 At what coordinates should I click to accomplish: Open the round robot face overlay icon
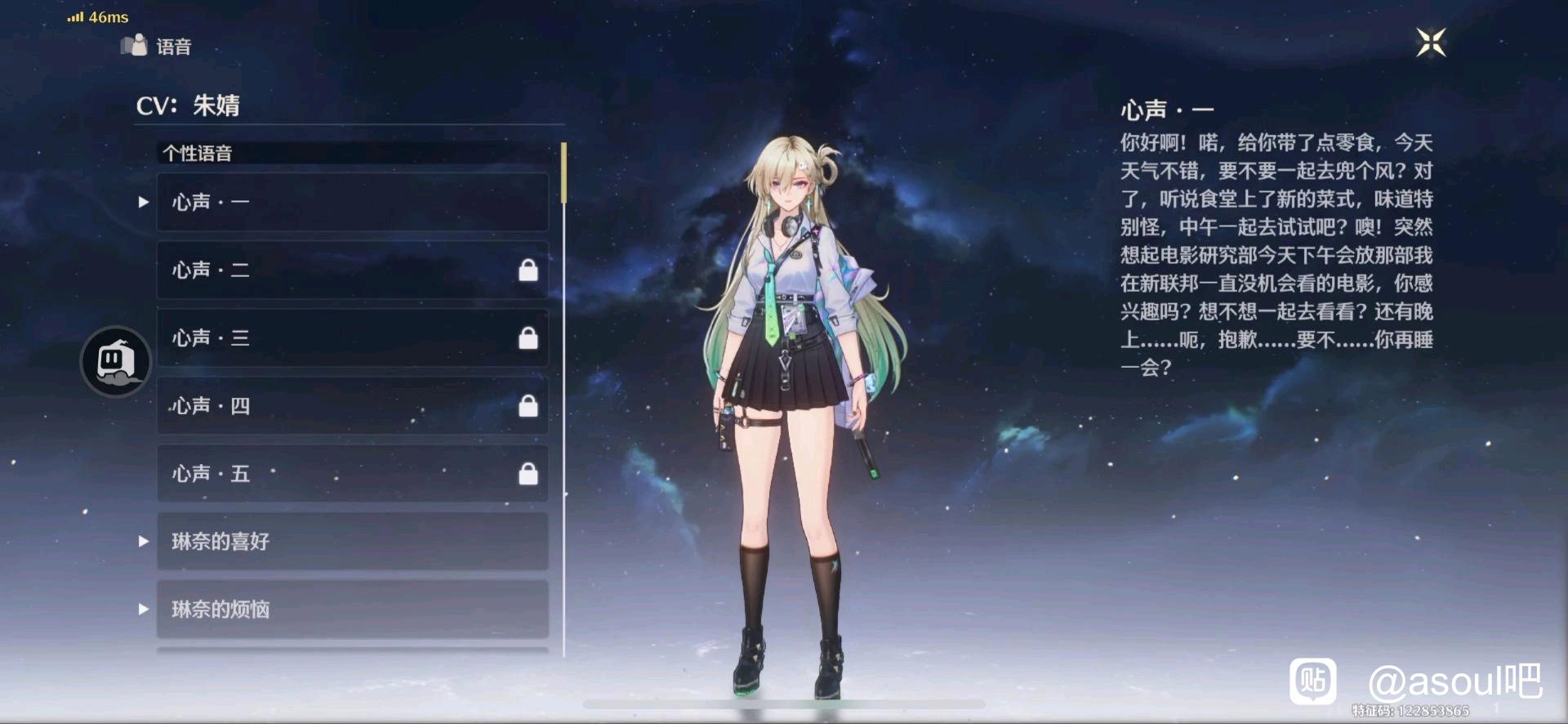click(x=116, y=361)
